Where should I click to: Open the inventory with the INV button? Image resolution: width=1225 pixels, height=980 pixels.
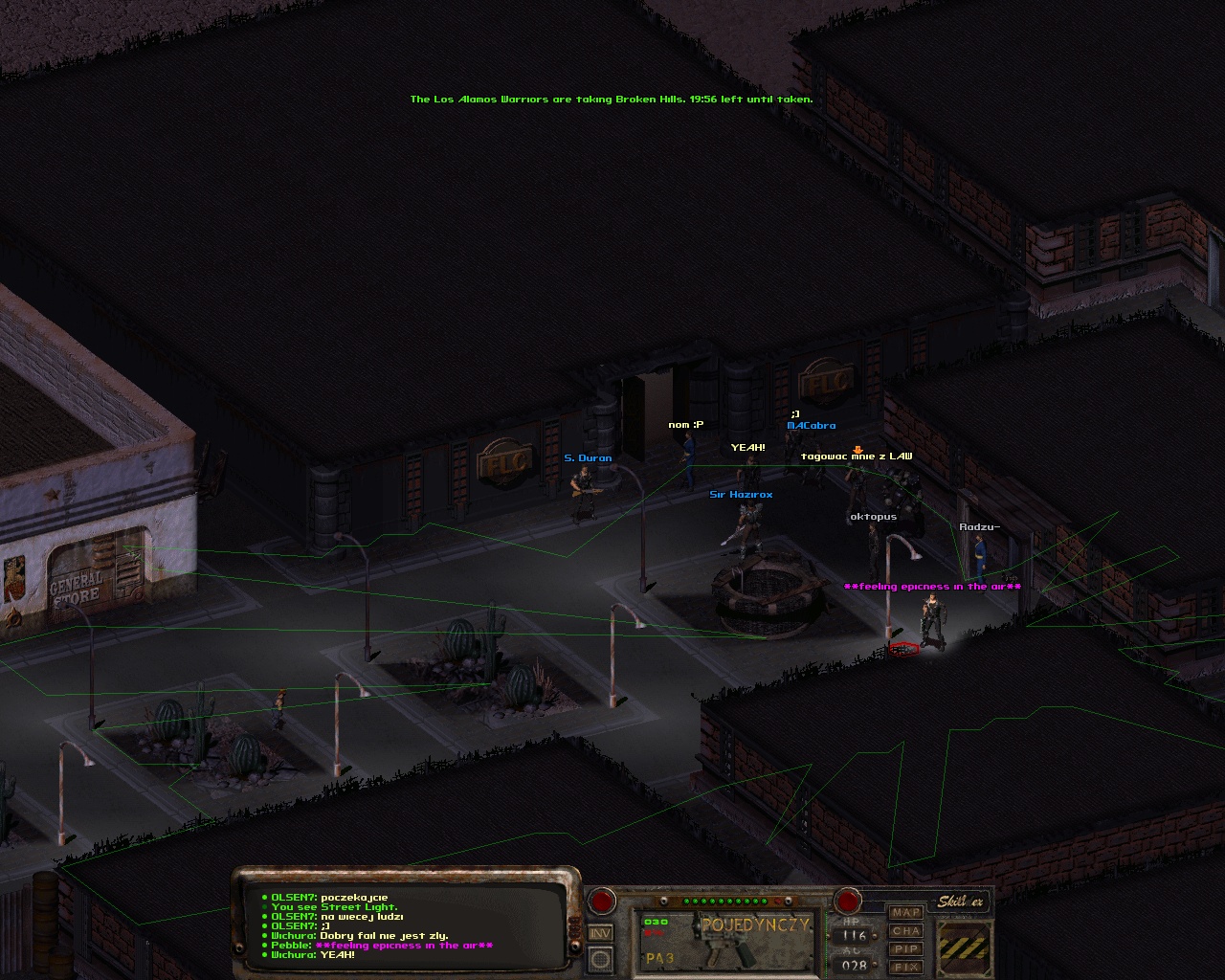click(600, 933)
